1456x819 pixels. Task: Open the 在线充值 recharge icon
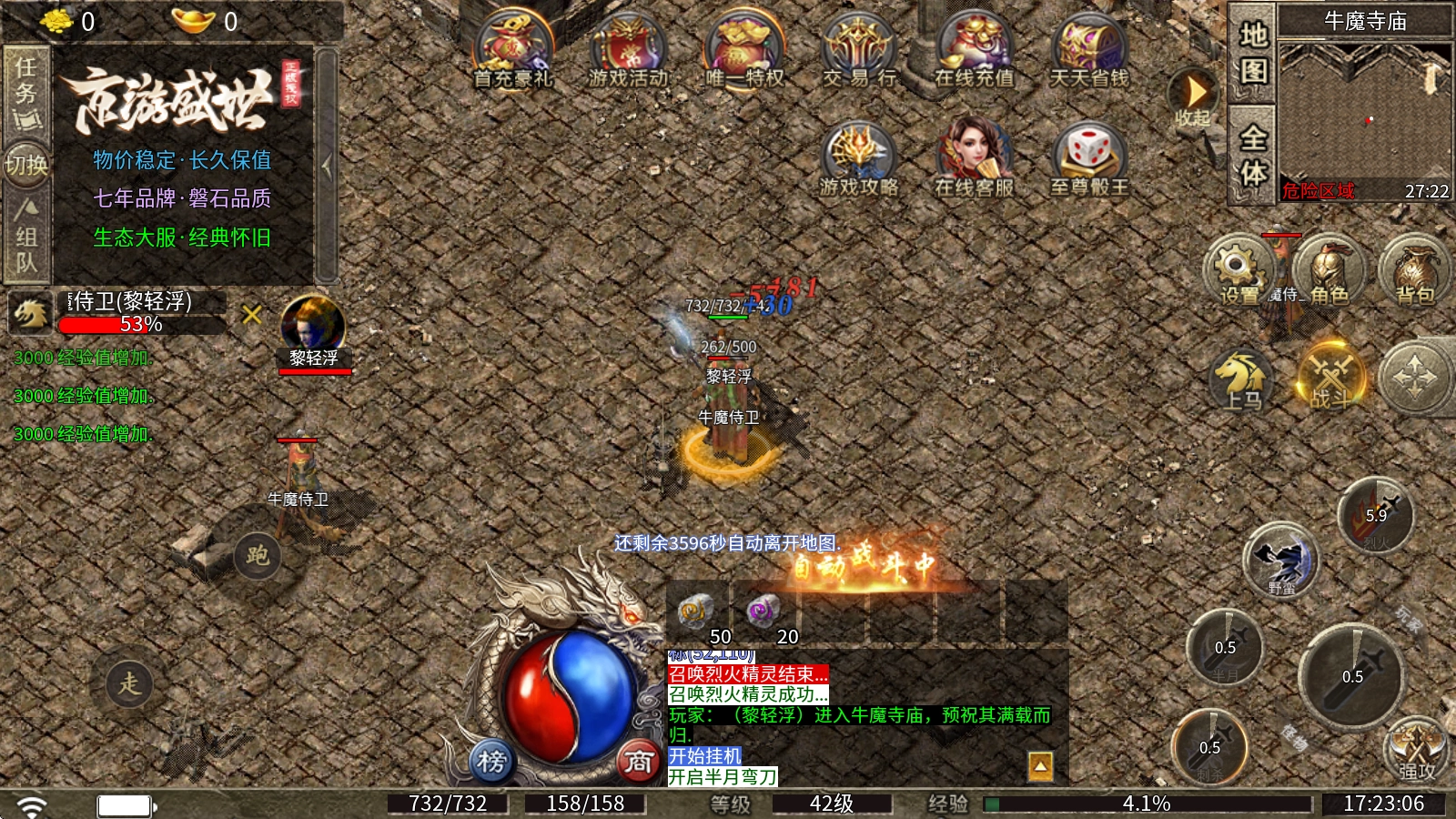pyautogui.click(x=974, y=50)
